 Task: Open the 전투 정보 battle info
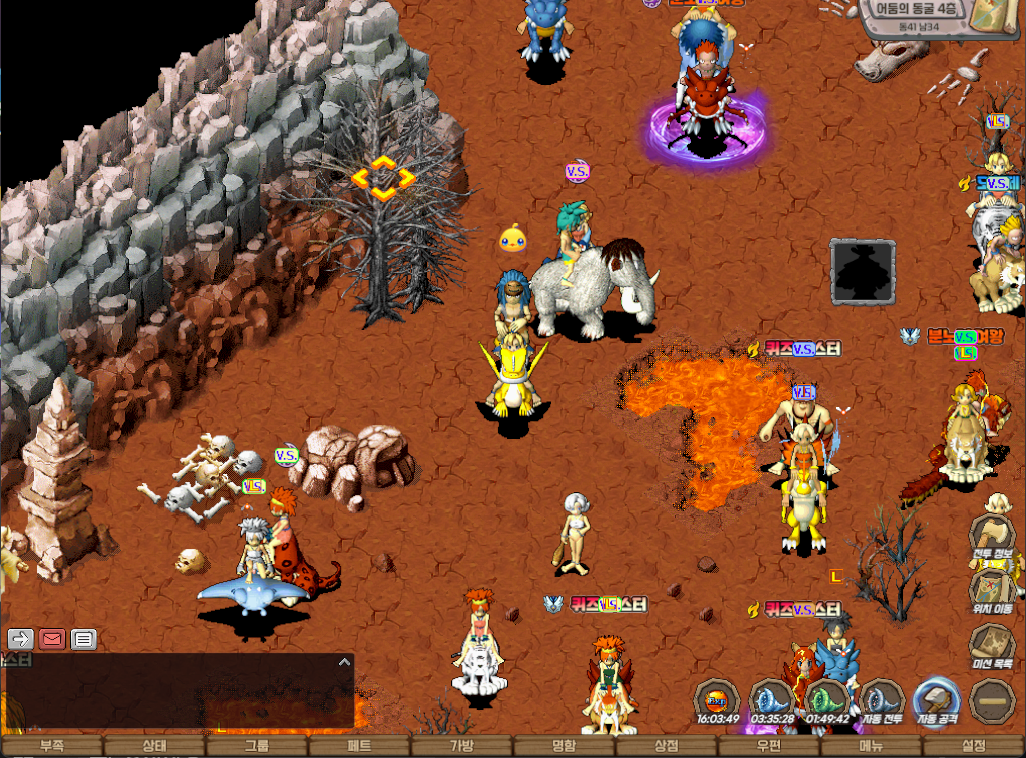click(x=993, y=535)
